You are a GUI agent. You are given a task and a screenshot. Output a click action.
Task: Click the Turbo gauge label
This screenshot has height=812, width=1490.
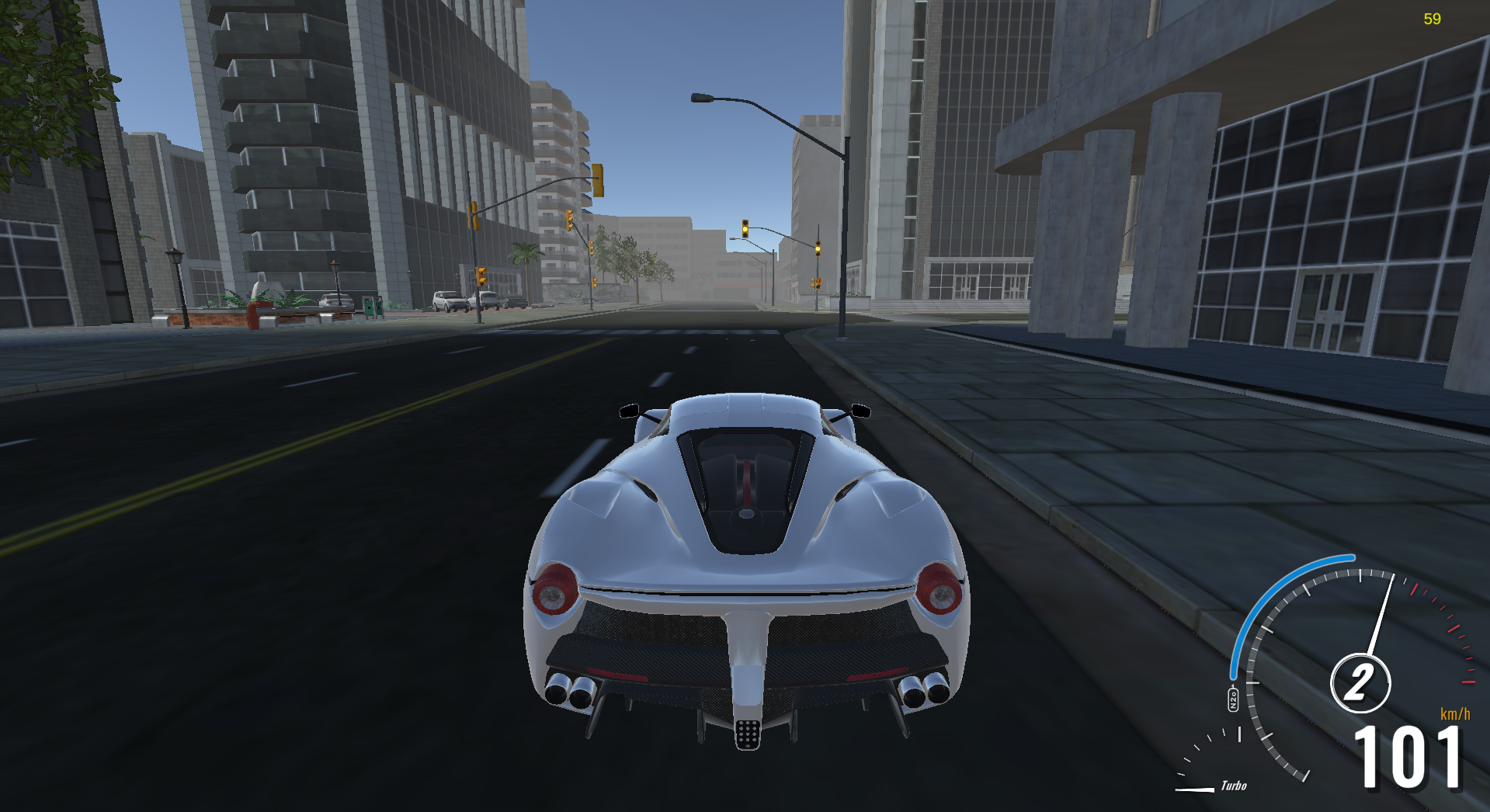point(1234,785)
